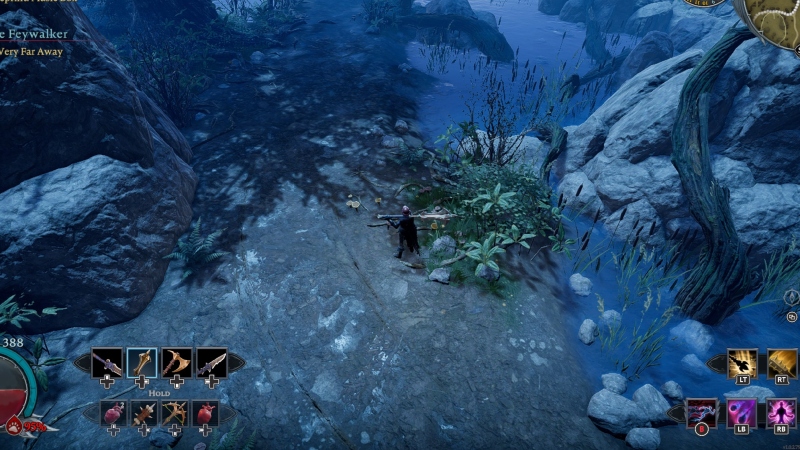Screen dimensions: 800x450
Task: Use the bright red heart consumable
Action: pos(205,412)
